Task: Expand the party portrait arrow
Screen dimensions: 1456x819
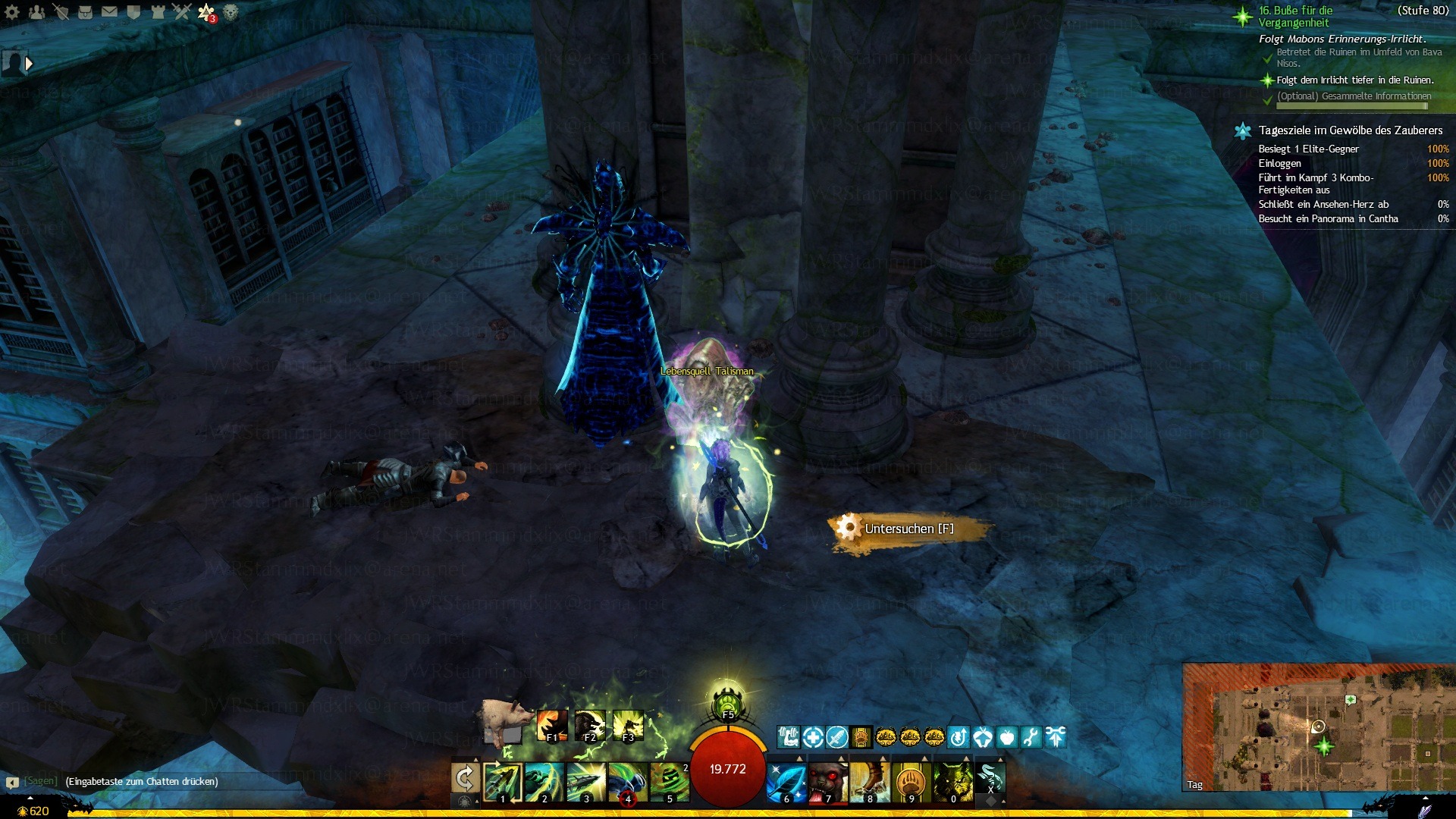Action: (x=29, y=64)
